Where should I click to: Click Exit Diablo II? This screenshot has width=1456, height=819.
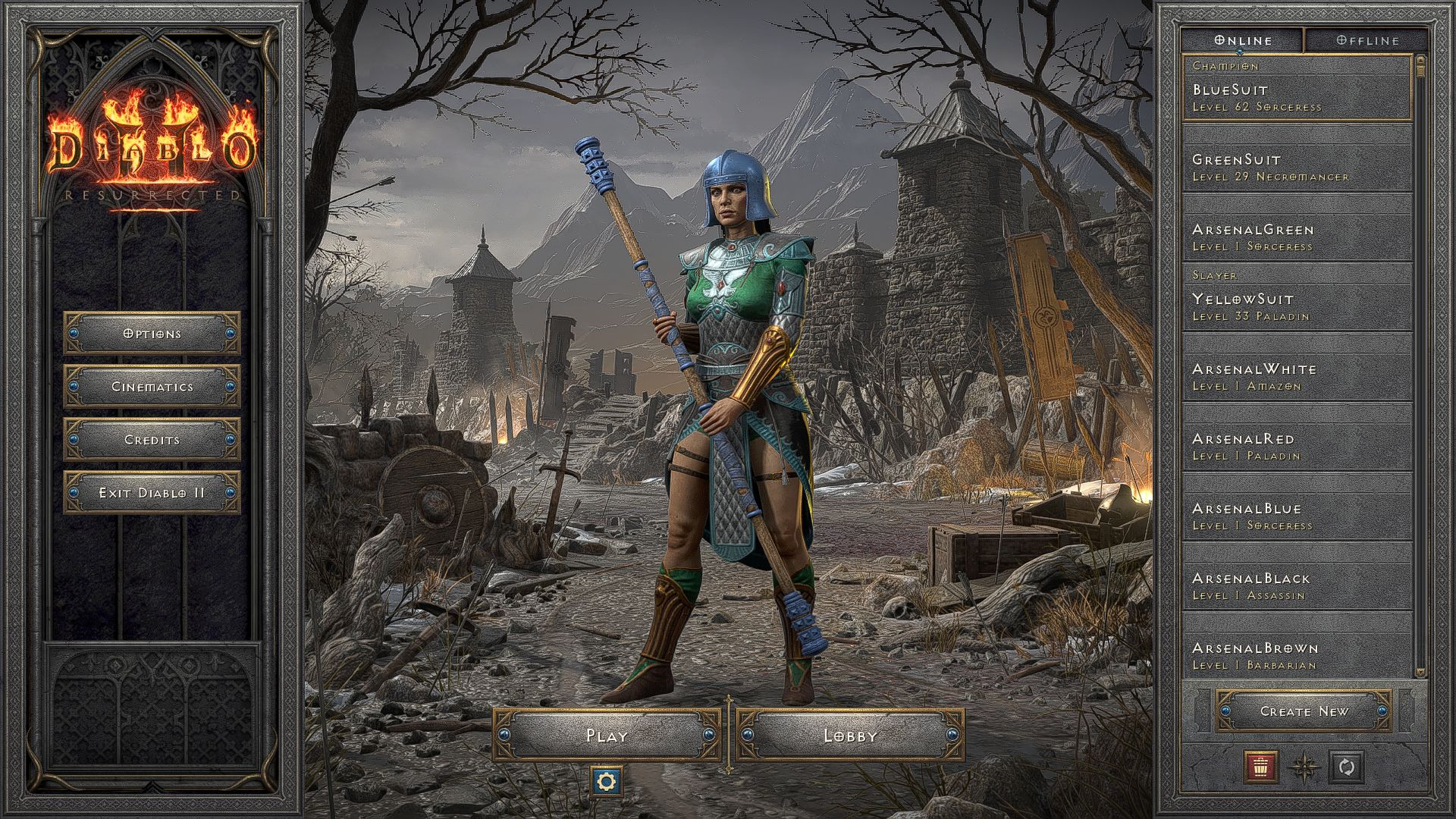[x=152, y=491]
